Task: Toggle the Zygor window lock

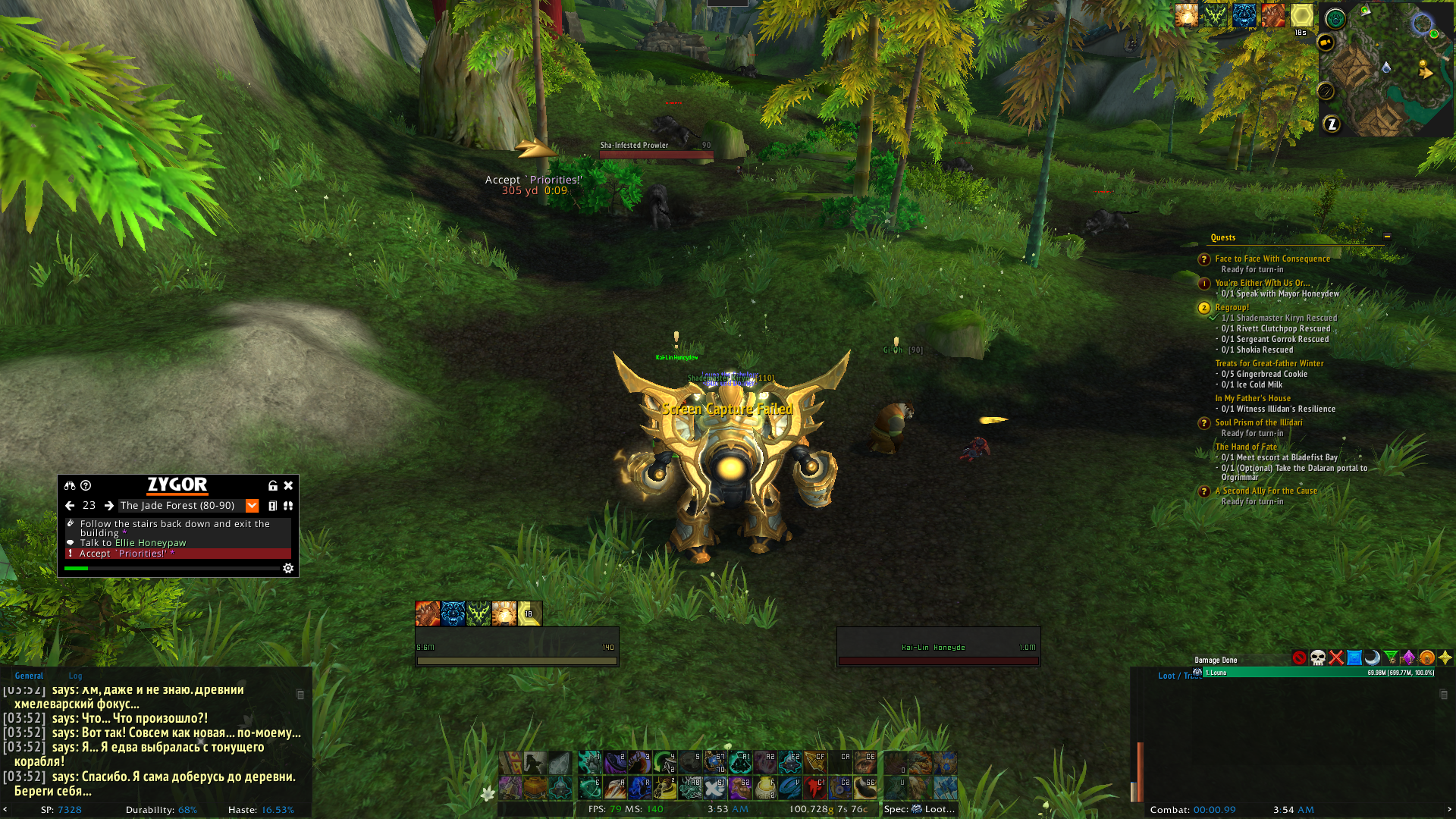Action: (272, 485)
